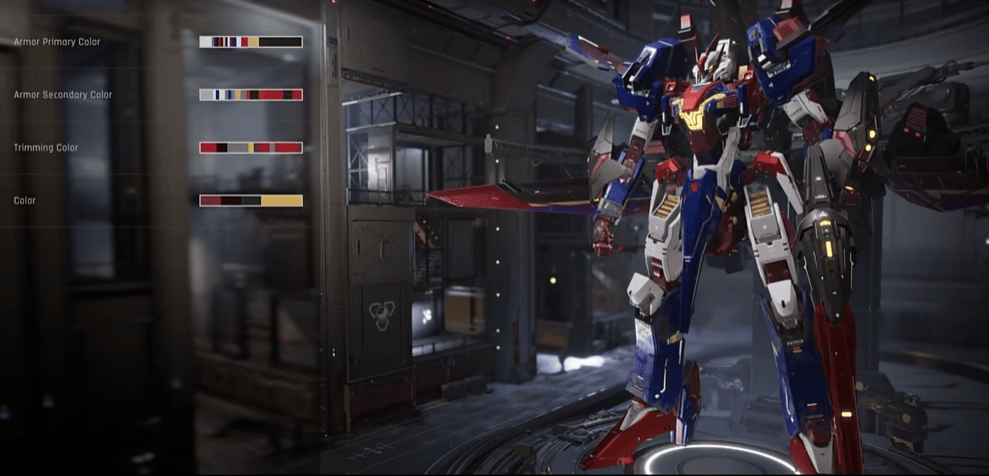The width and height of the screenshot is (989, 476).
Task: Open the Armor Primary Color palette bar
Action: click(x=251, y=42)
